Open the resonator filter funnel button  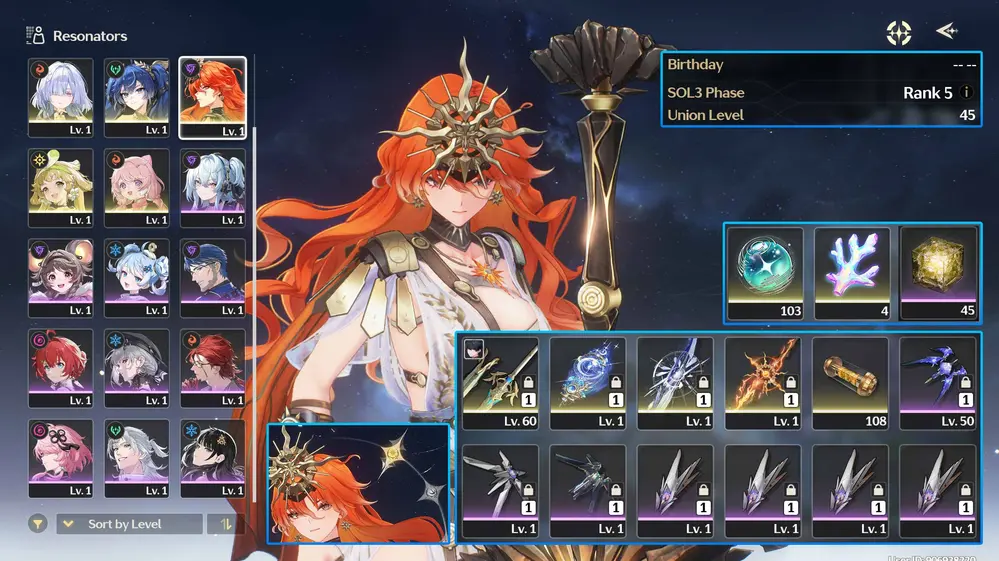point(38,524)
